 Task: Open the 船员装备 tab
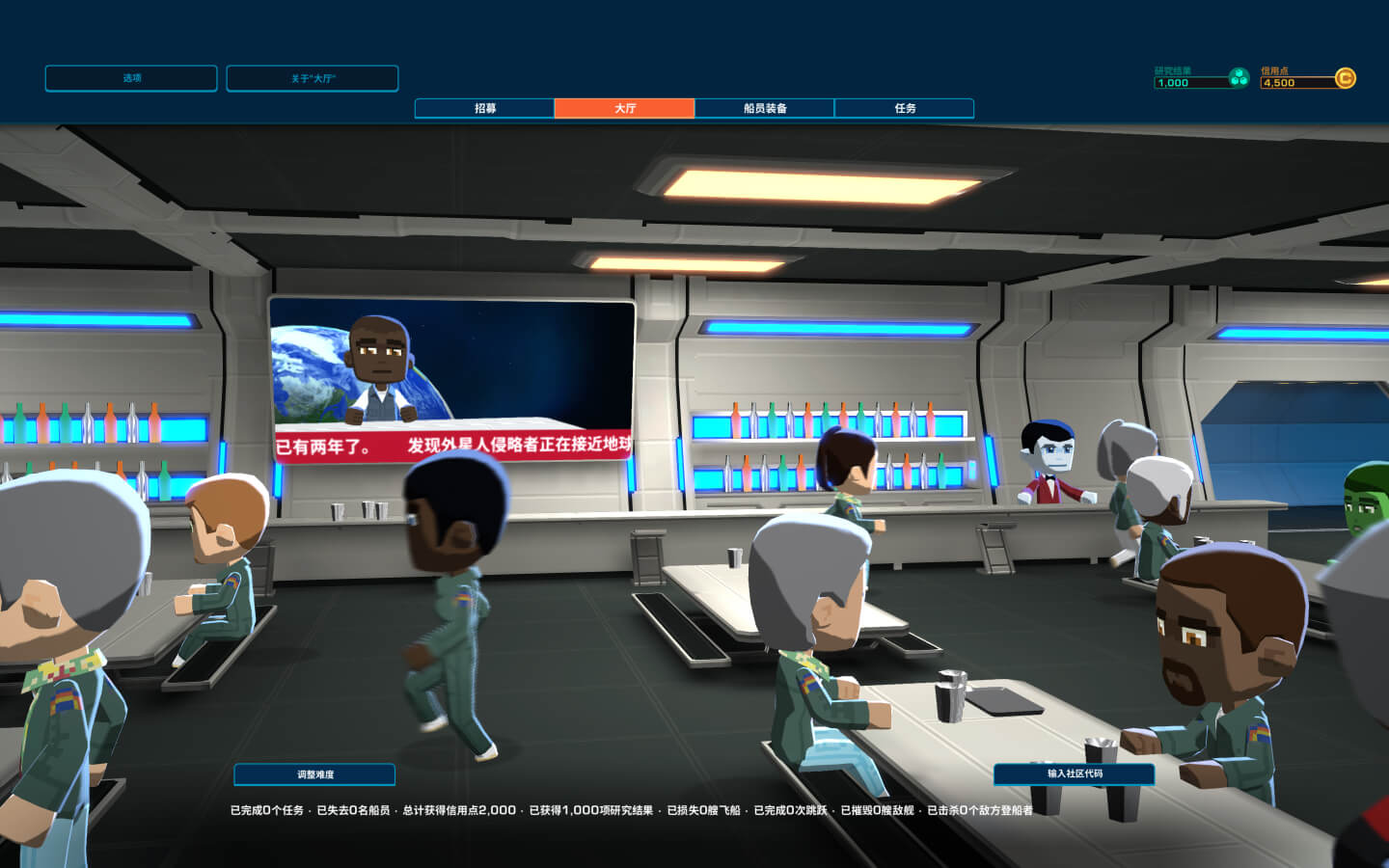coord(764,108)
